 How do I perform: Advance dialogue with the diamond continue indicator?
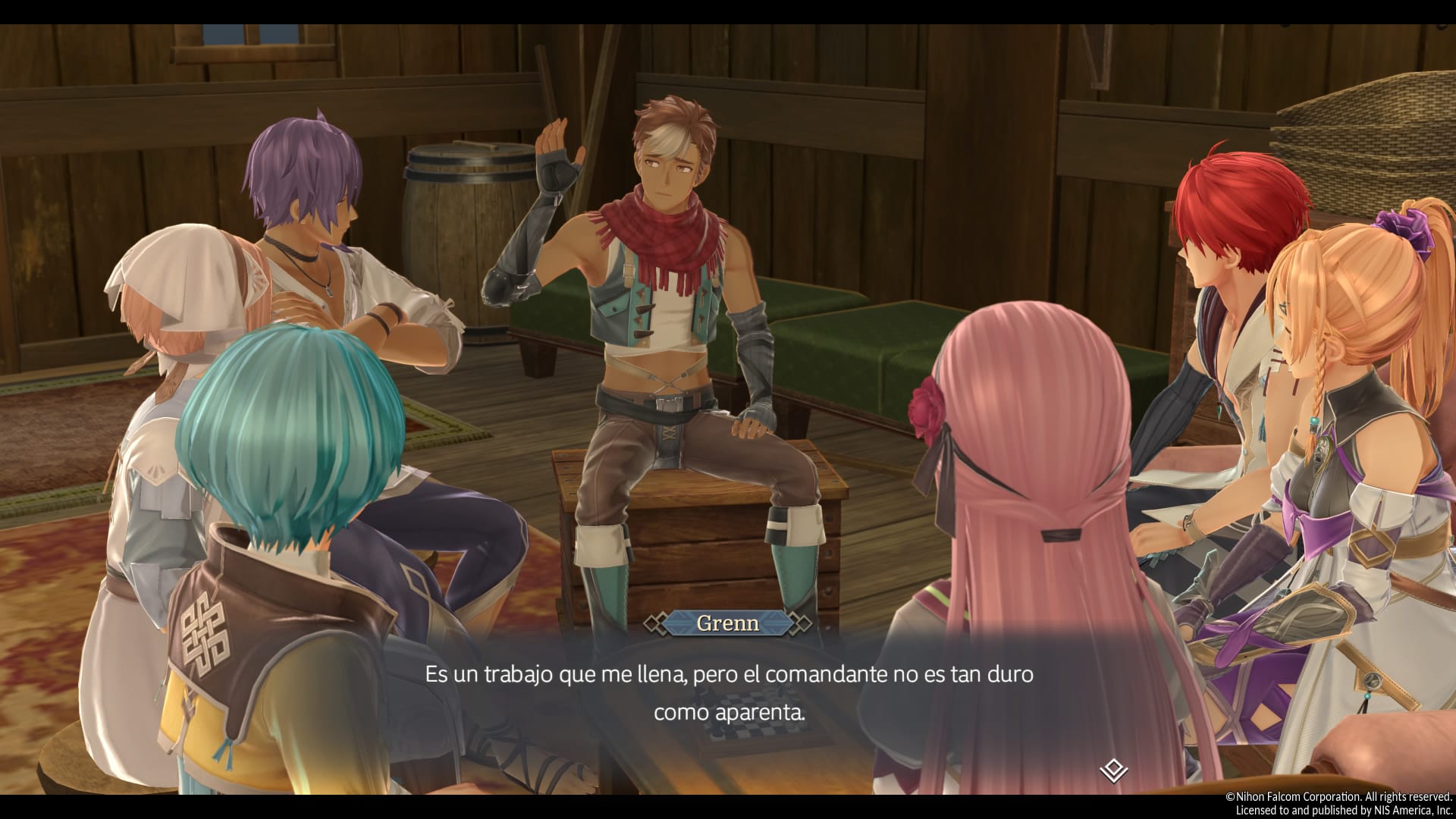(x=1112, y=771)
